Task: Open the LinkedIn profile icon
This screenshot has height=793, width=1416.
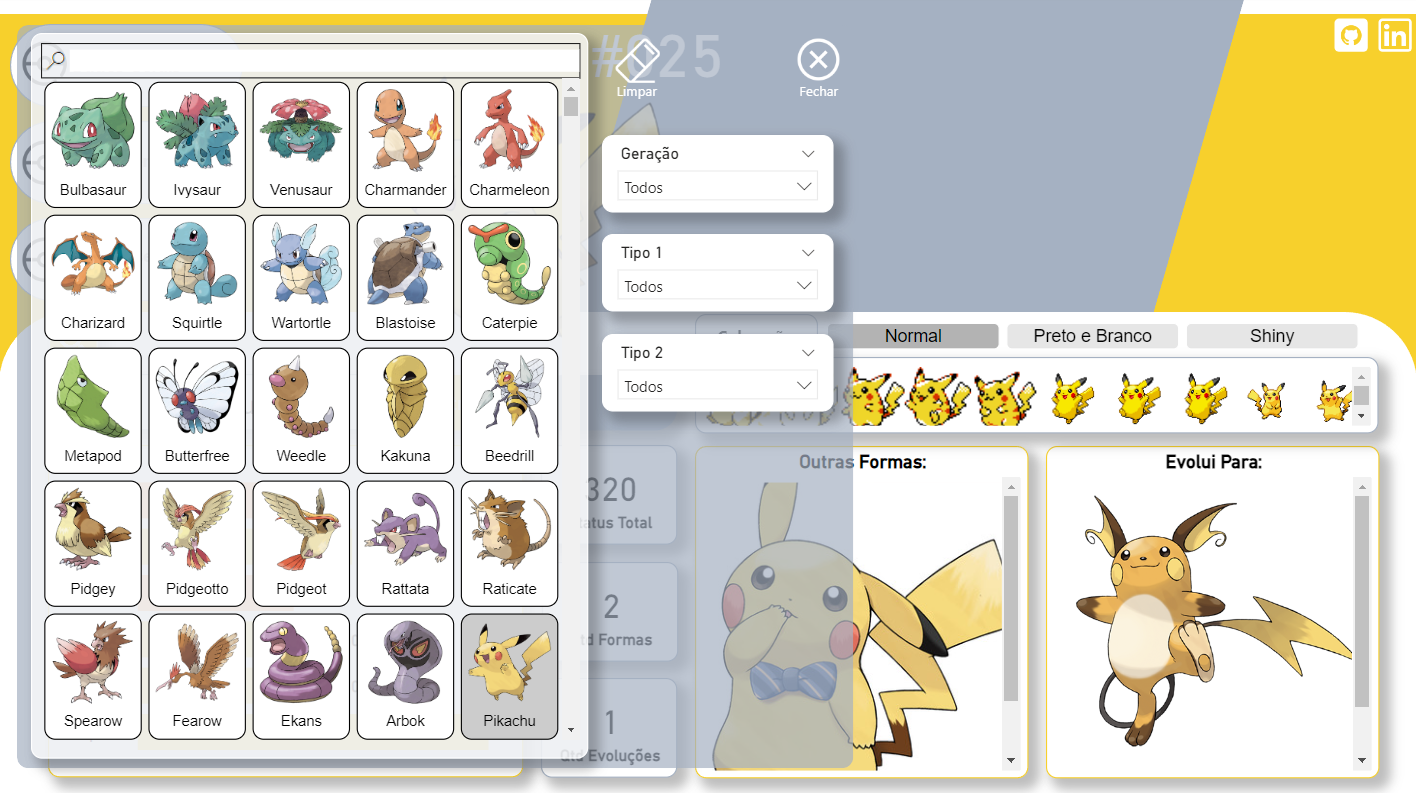Action: pyautogui.click(x=1395, y=35)
